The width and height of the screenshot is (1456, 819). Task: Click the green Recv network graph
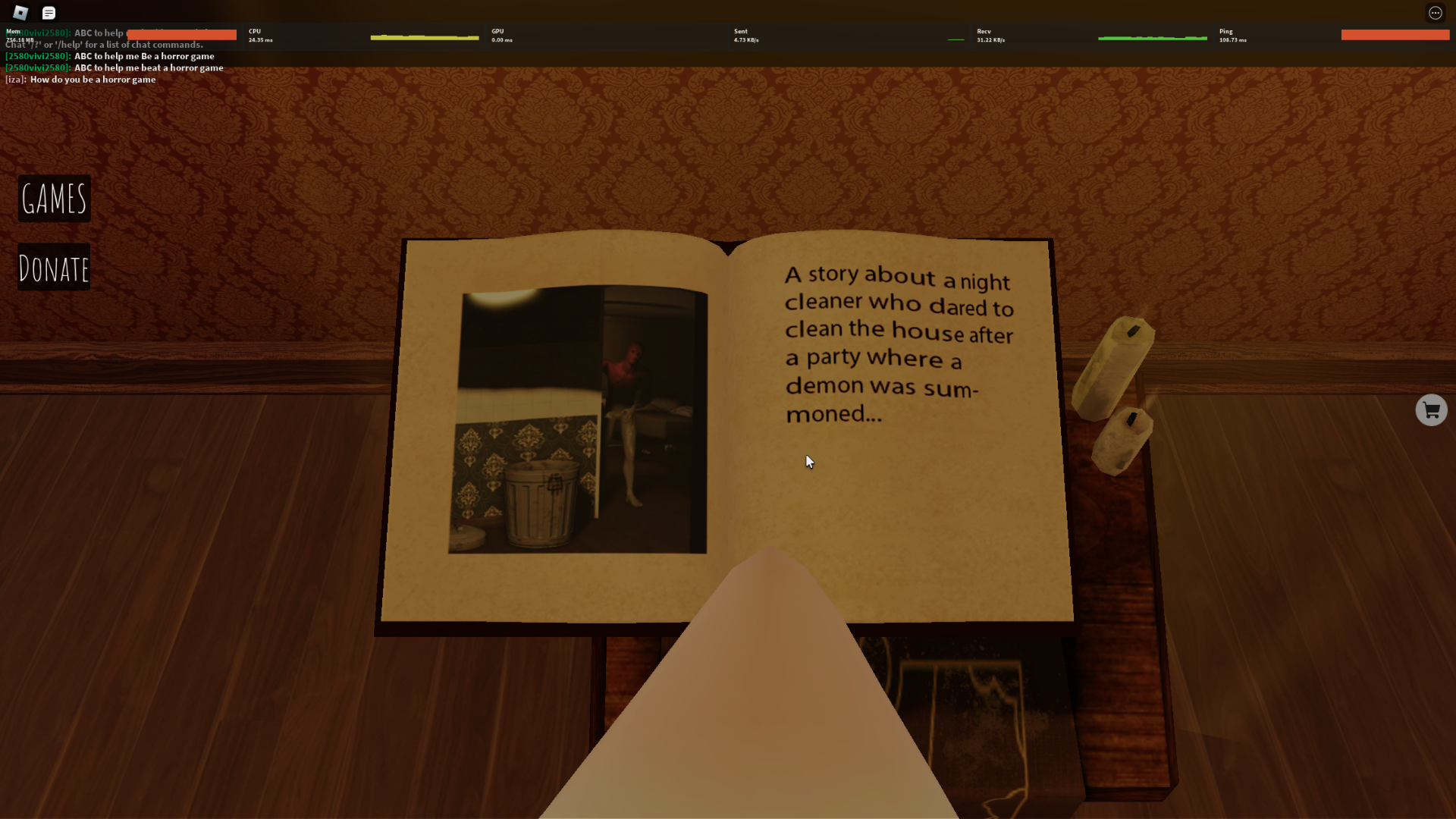pos(1153,36)
